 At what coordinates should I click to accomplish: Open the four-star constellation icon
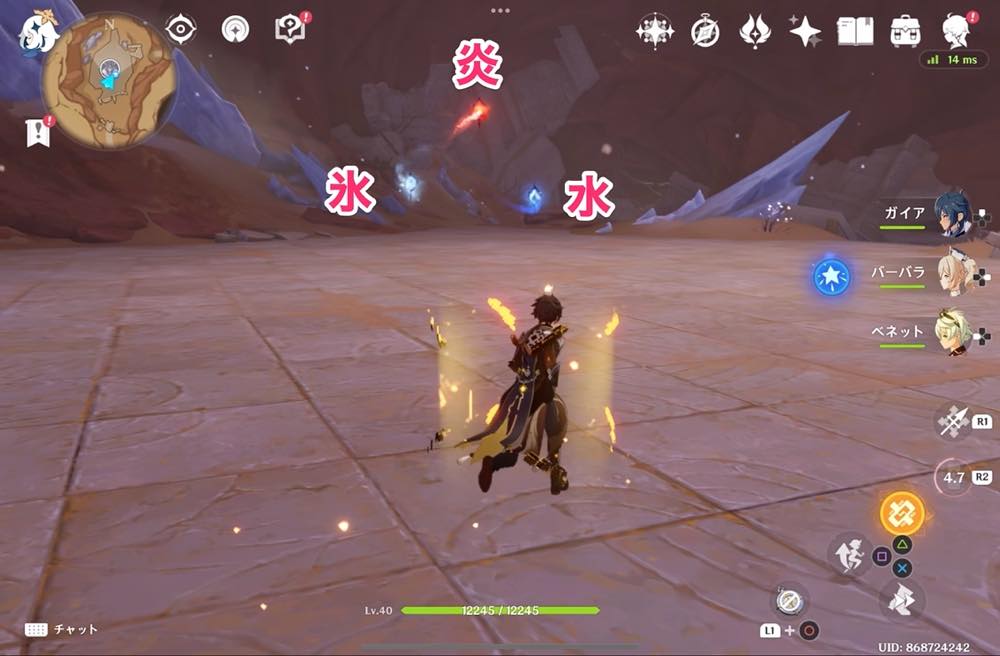[655, 32]
